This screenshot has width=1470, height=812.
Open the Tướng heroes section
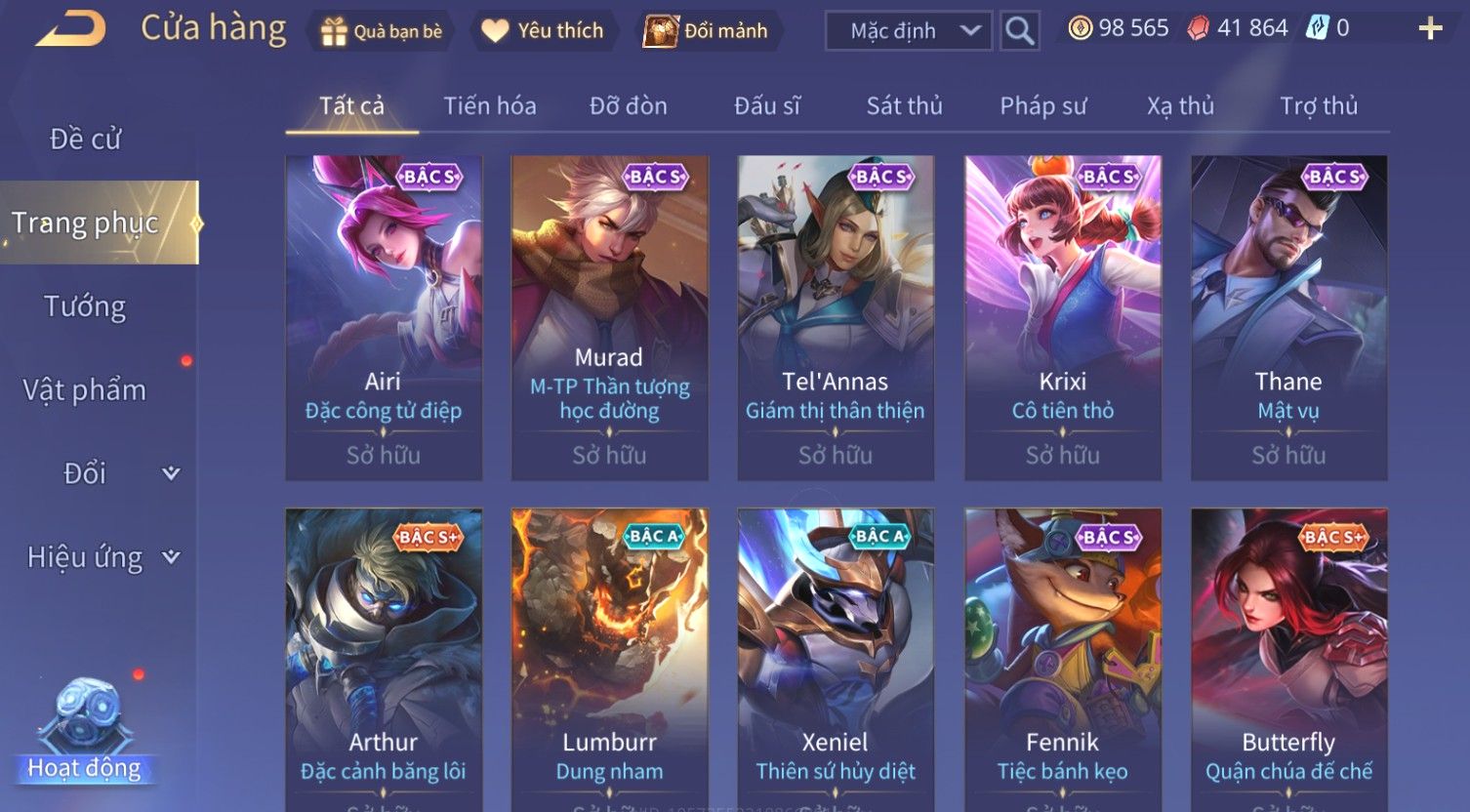point(86,306)
